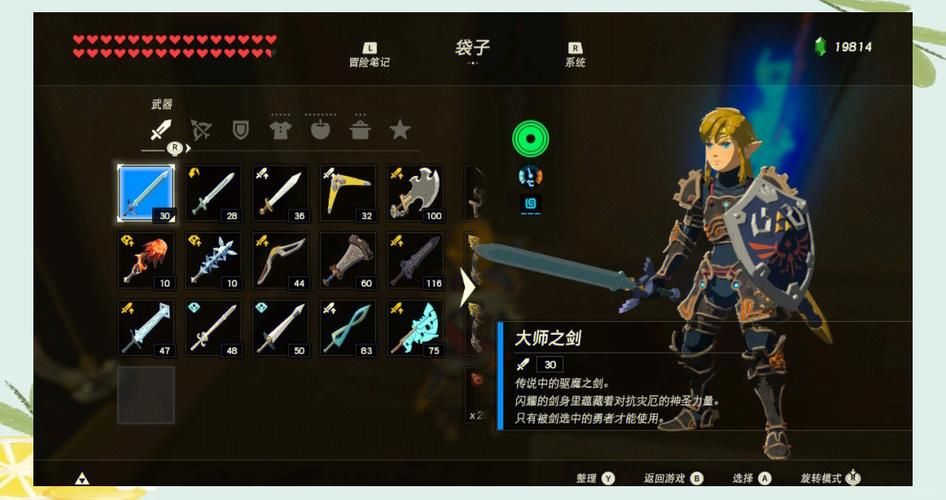Image resolution: width=946 pixels, height=500 pixels.
Task: Switch to the armor clothing tab
Action: pyautogui.click(x=280, y=130)
